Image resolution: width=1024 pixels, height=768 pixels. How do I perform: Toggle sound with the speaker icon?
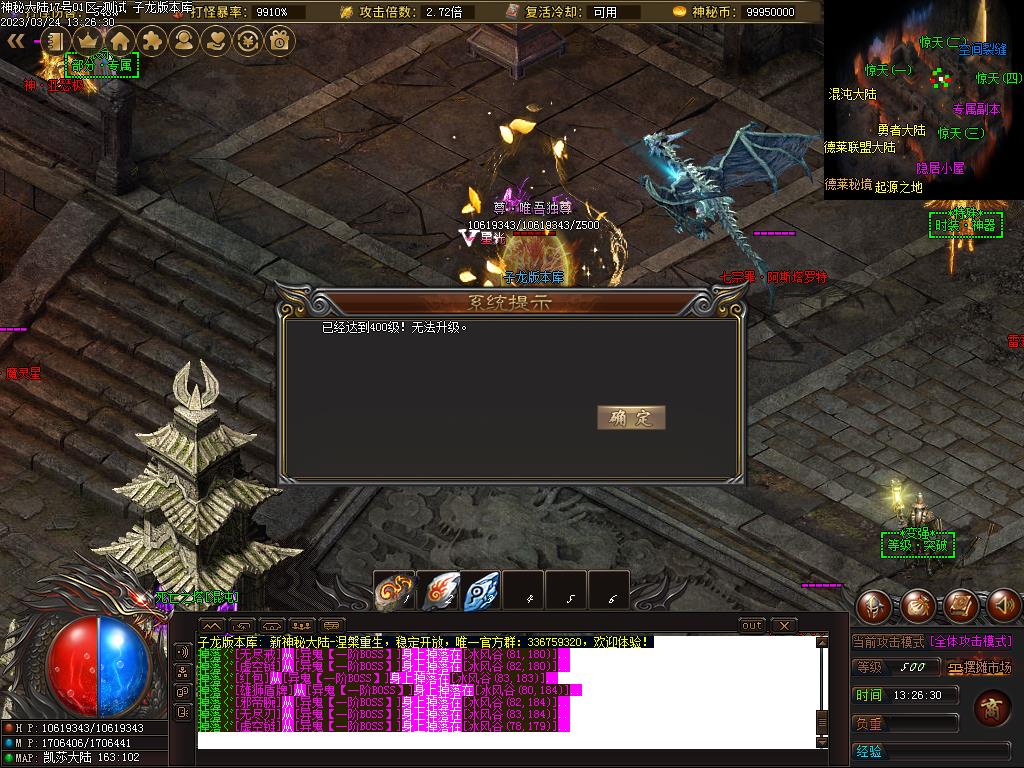[x=1004, y=605]
